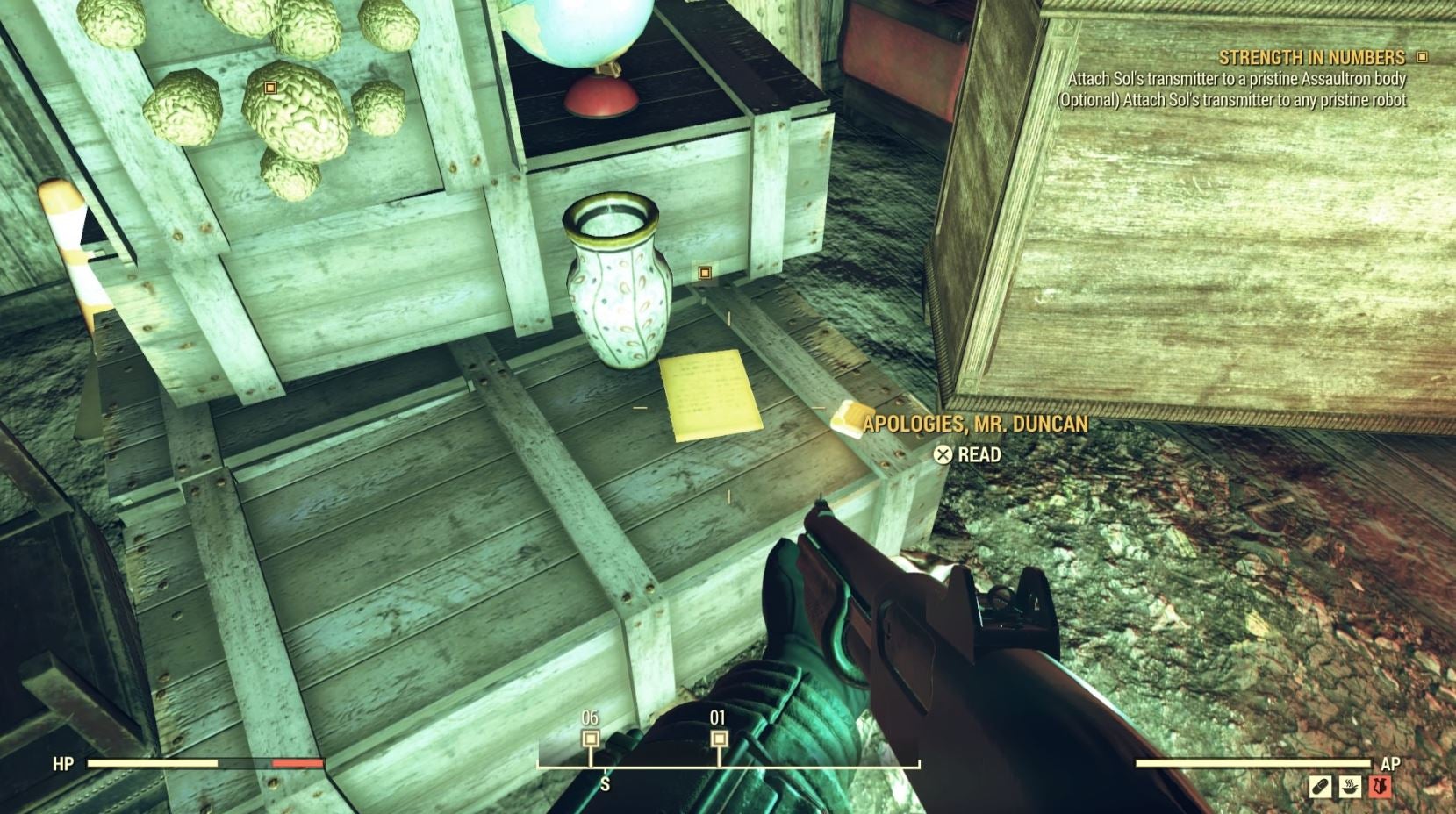This screenshot has width=1456, height=814.
Task: Click the steaming food buff icon
Action: [1350, 787]
